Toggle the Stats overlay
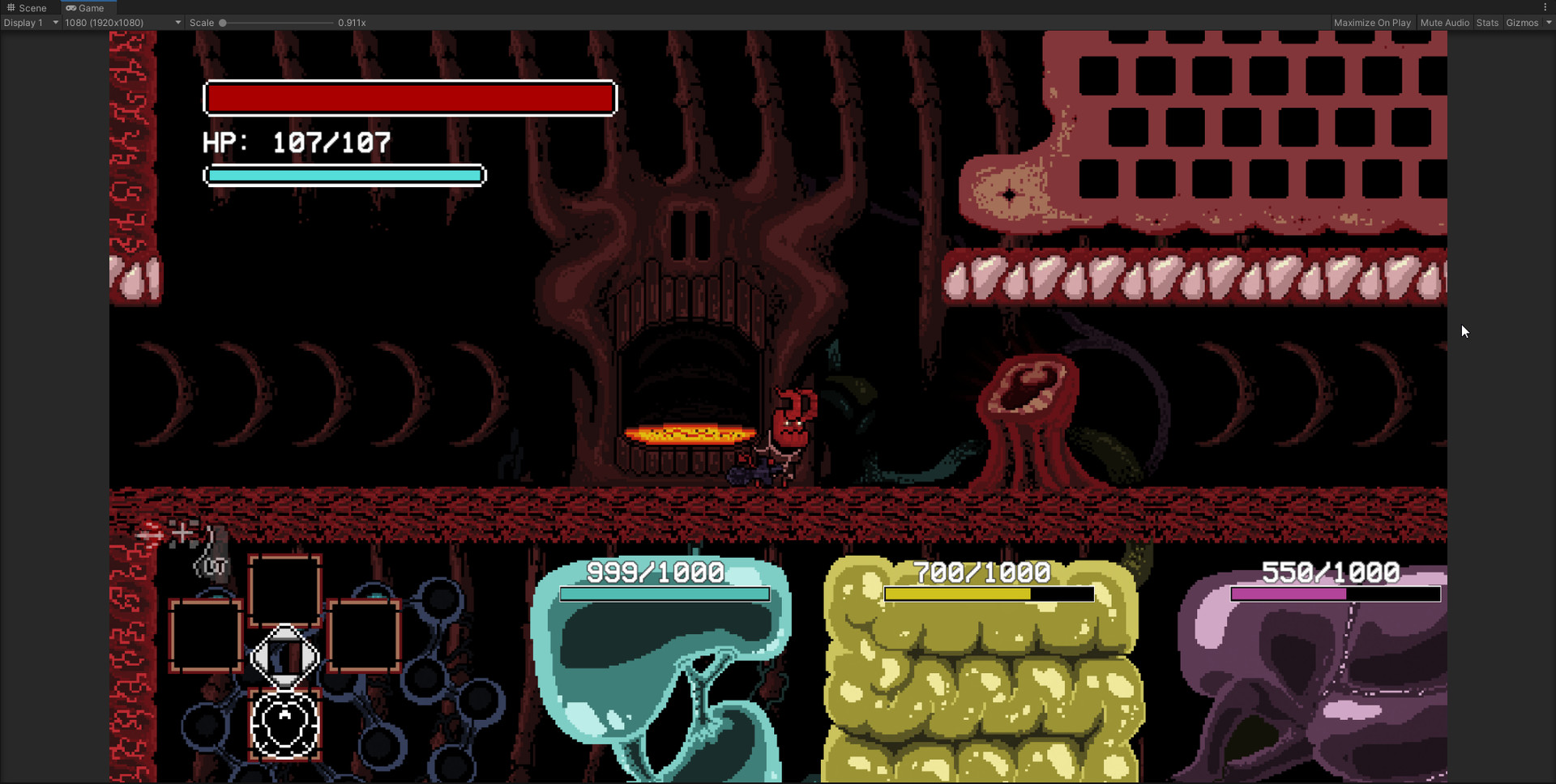Screen dimensions: 1556x784 [x=1487, y=23]
